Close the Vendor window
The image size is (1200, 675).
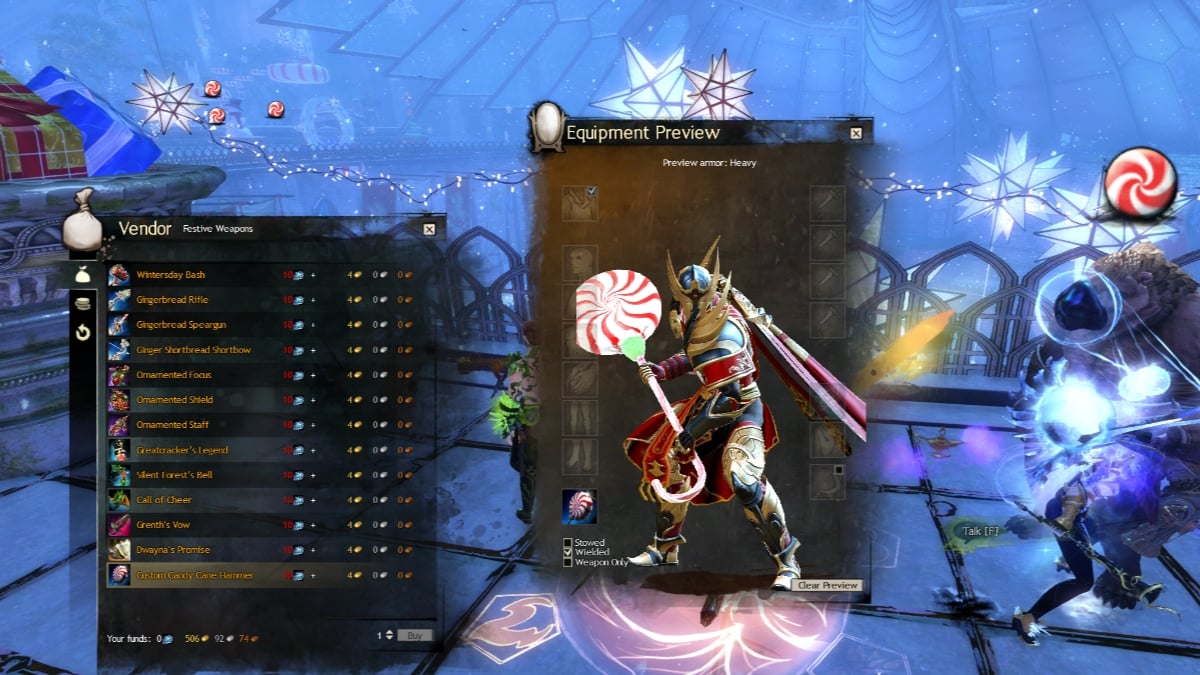coord(429,229)
